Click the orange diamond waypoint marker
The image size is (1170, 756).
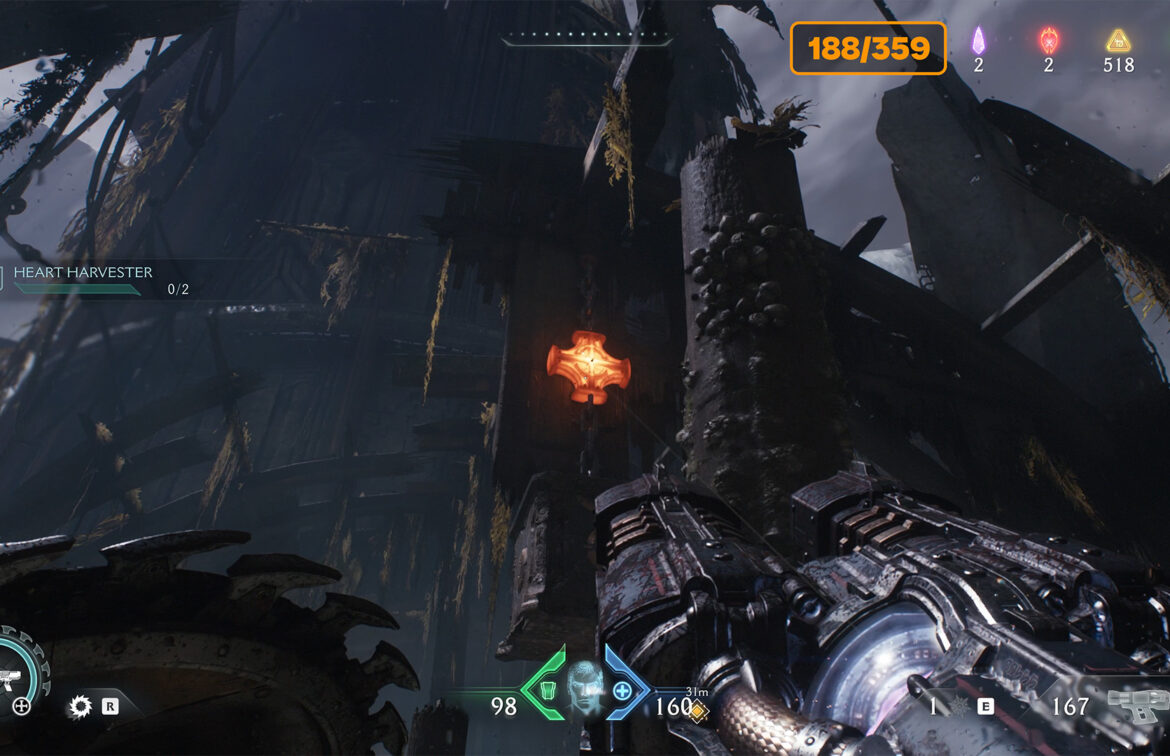tap(697, 710)
